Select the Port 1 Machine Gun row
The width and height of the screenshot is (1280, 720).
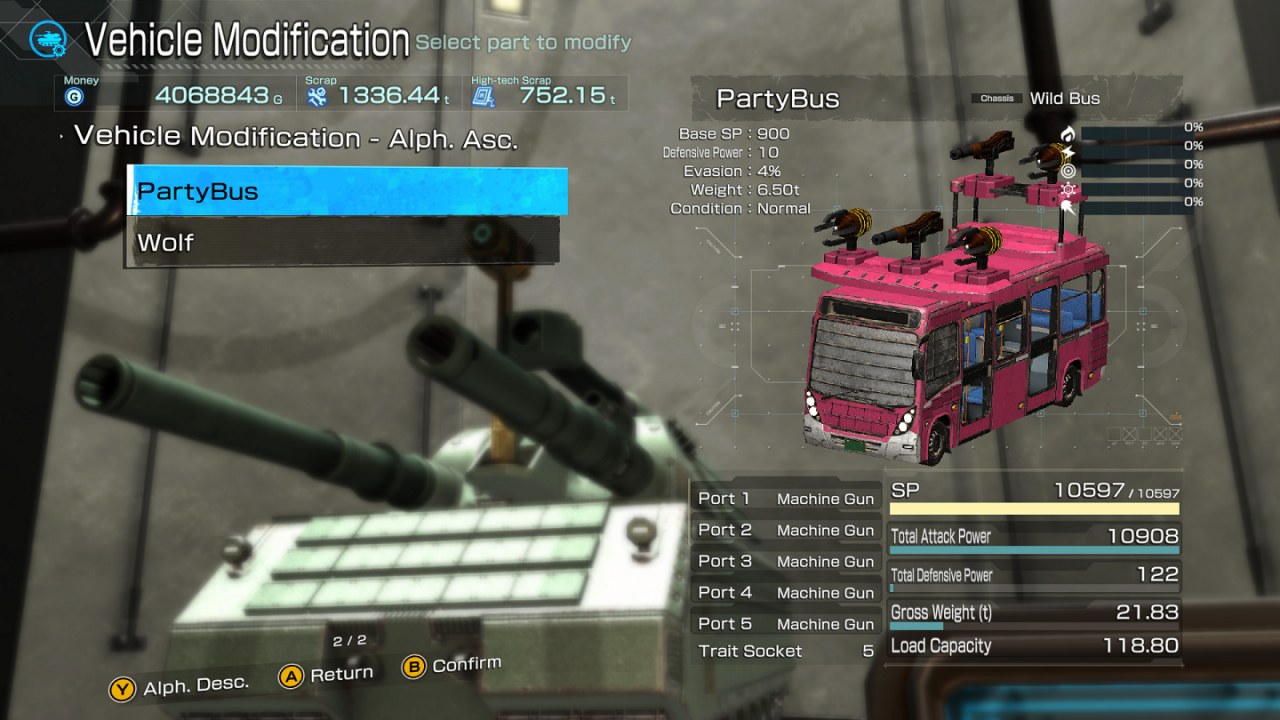click(x=786, y=499)
